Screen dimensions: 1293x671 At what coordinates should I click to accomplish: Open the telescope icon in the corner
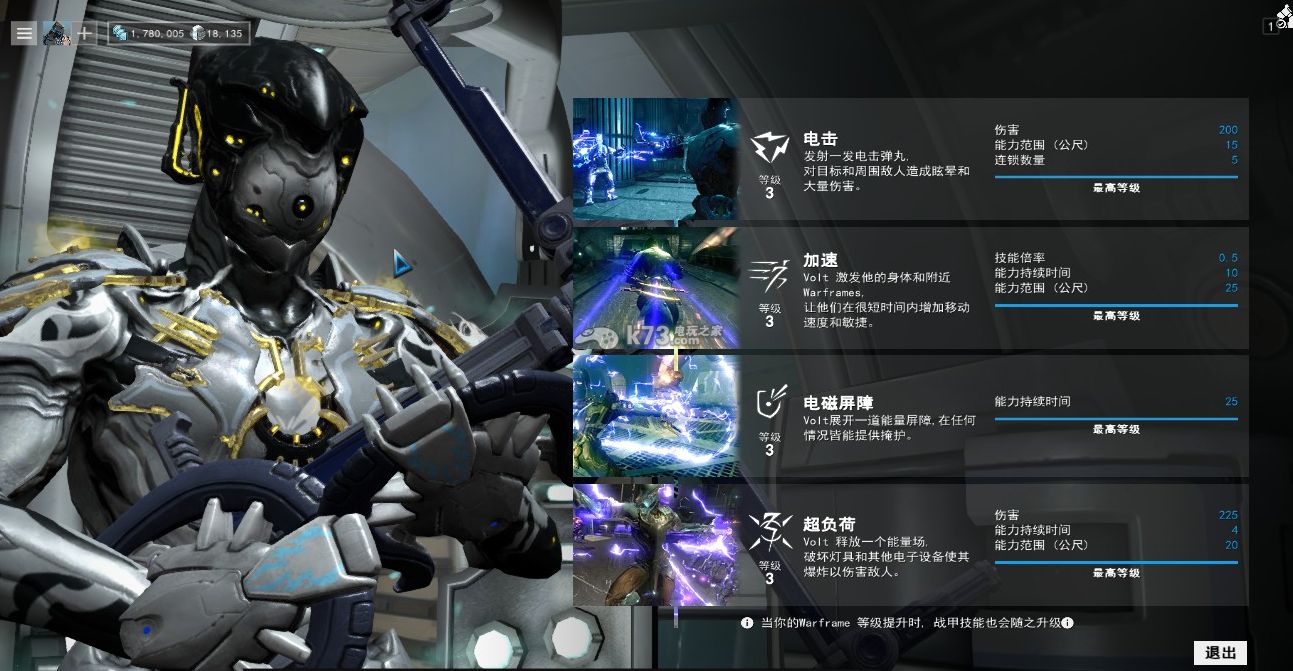(1283, 15)
